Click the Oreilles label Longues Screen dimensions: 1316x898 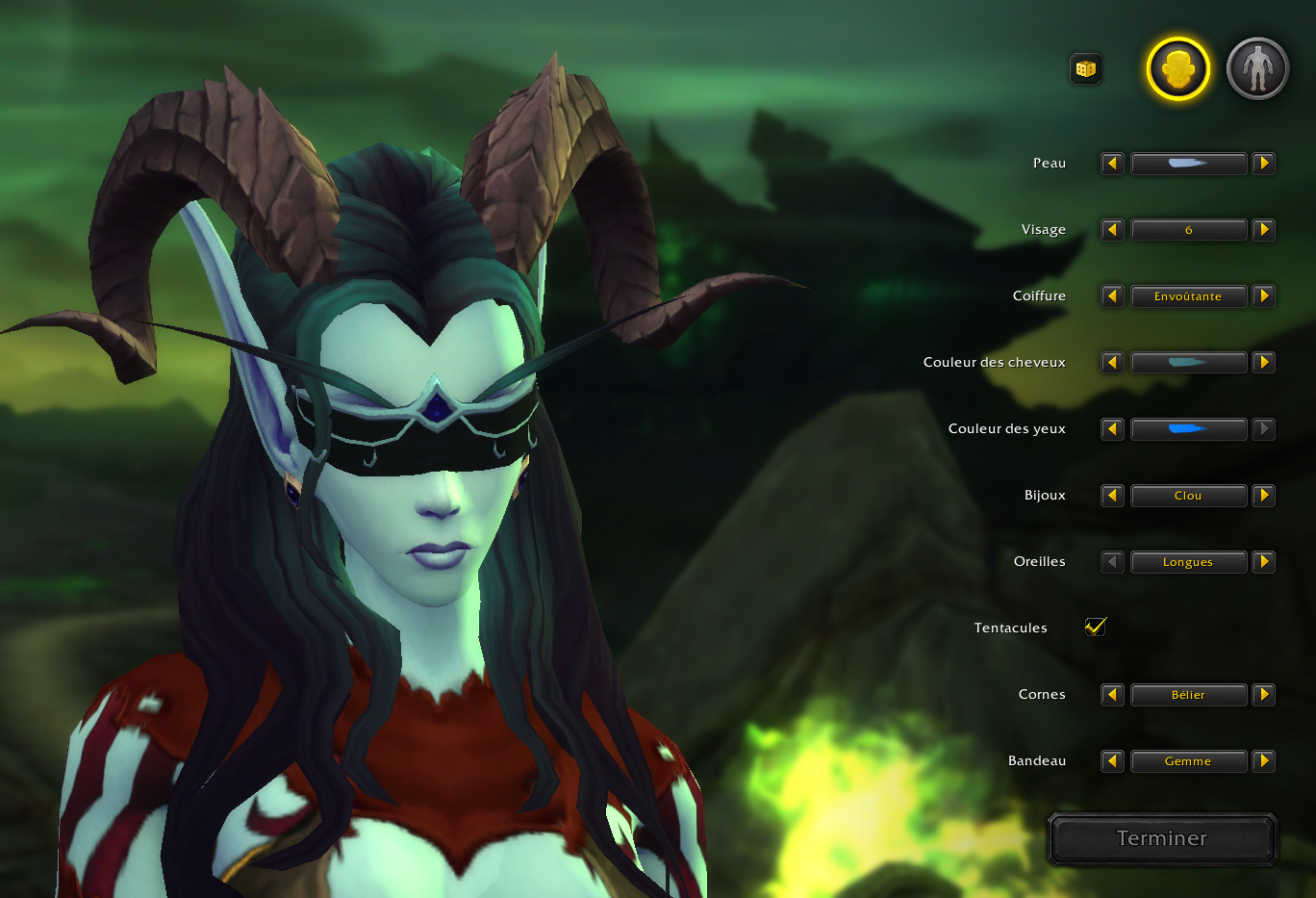[1189, 561]
